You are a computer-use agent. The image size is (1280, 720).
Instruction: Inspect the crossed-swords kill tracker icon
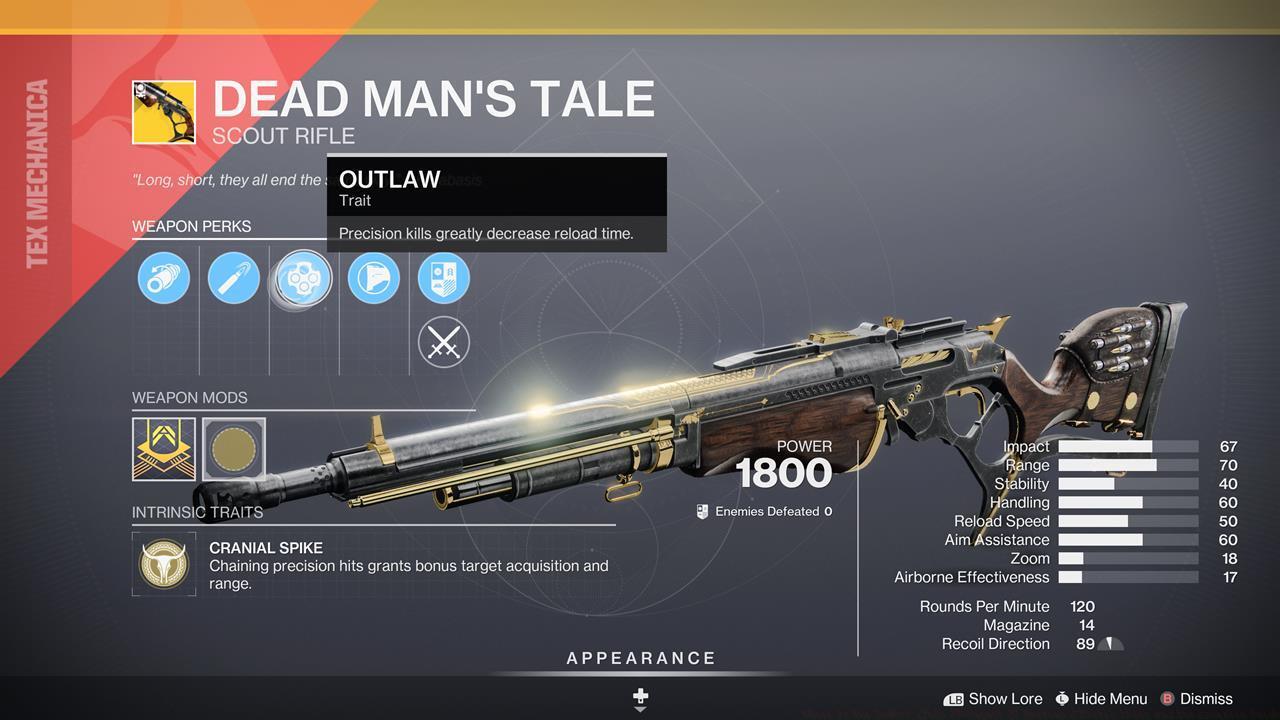click(443, 342)
